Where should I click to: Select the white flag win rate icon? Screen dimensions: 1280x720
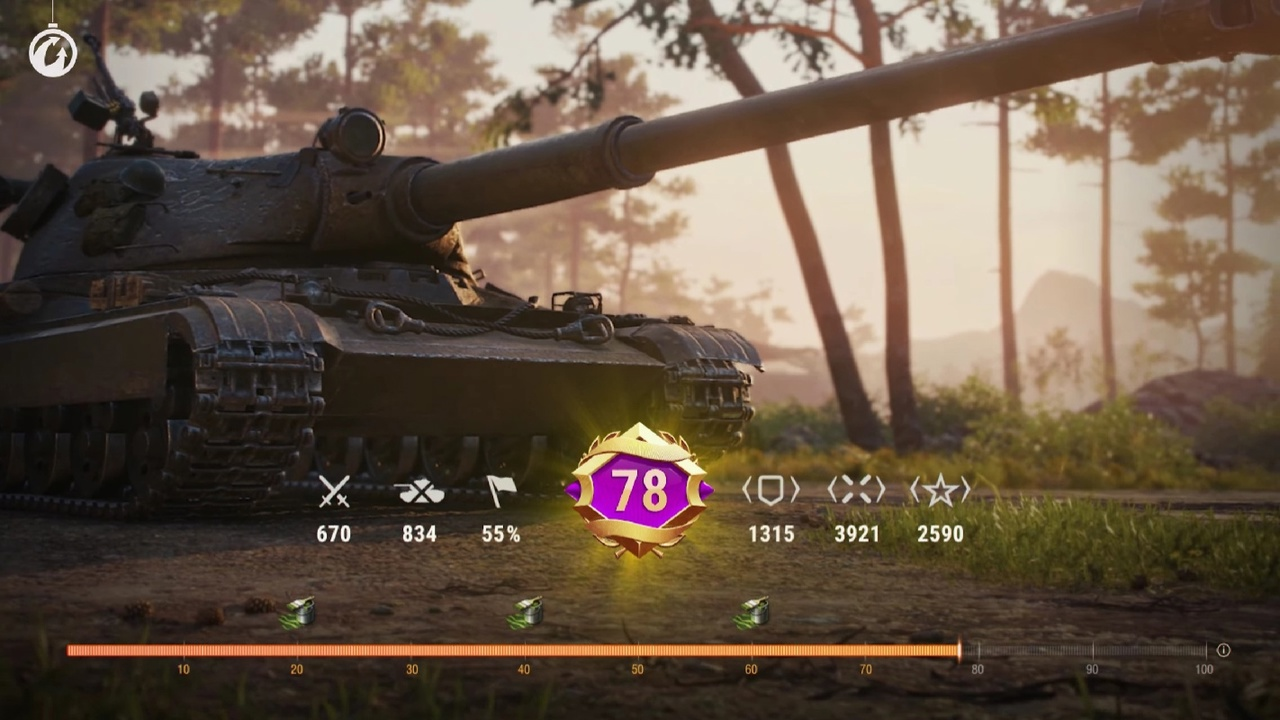point(500,491)
